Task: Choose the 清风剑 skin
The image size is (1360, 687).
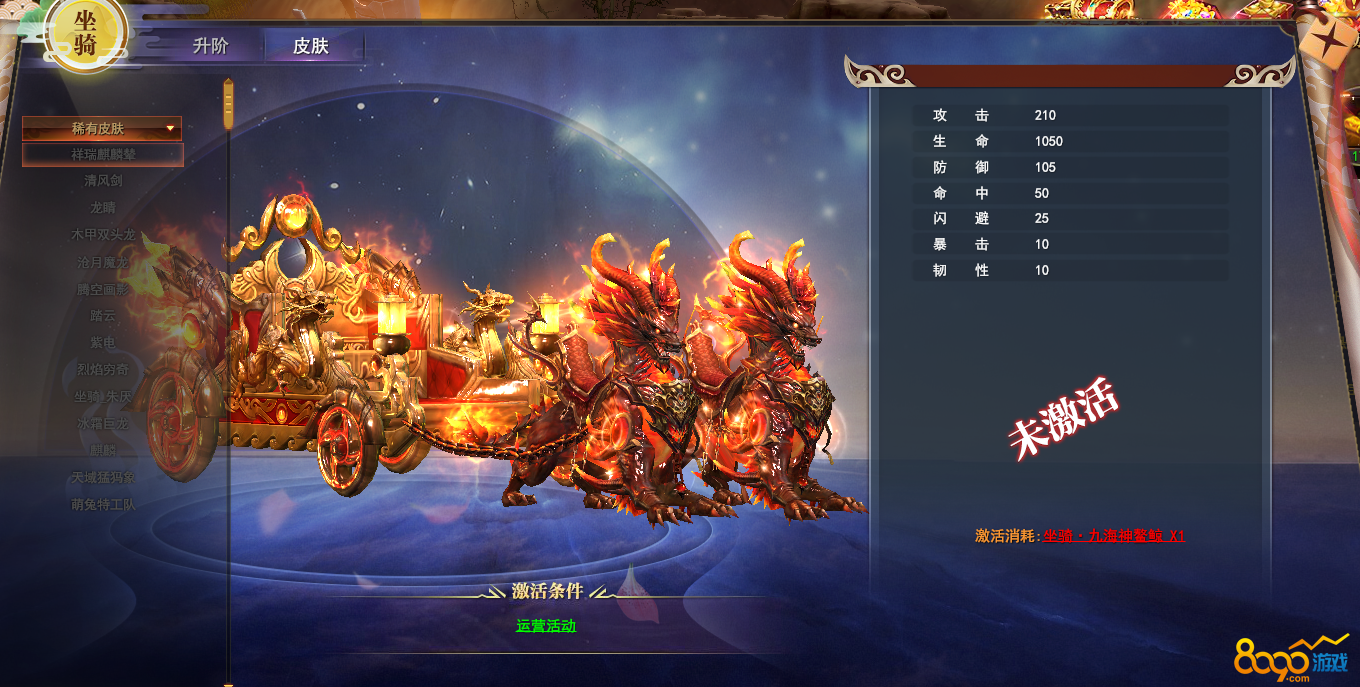Action: (103, 181)
